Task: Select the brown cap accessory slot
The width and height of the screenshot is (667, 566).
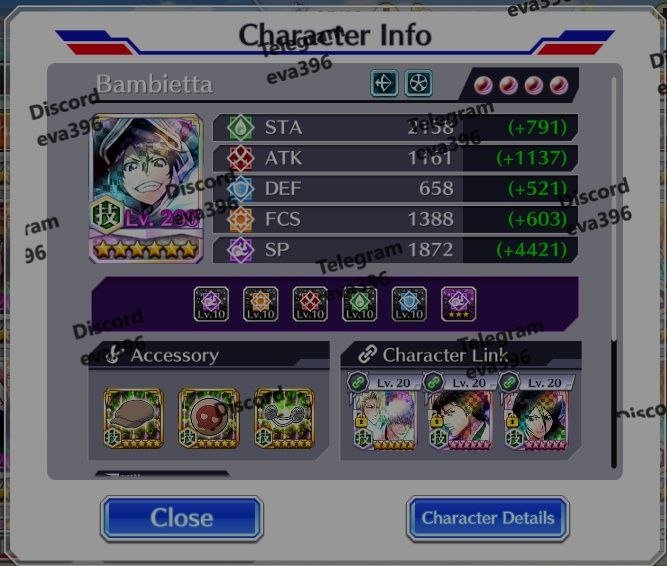Action: point(134,416)
